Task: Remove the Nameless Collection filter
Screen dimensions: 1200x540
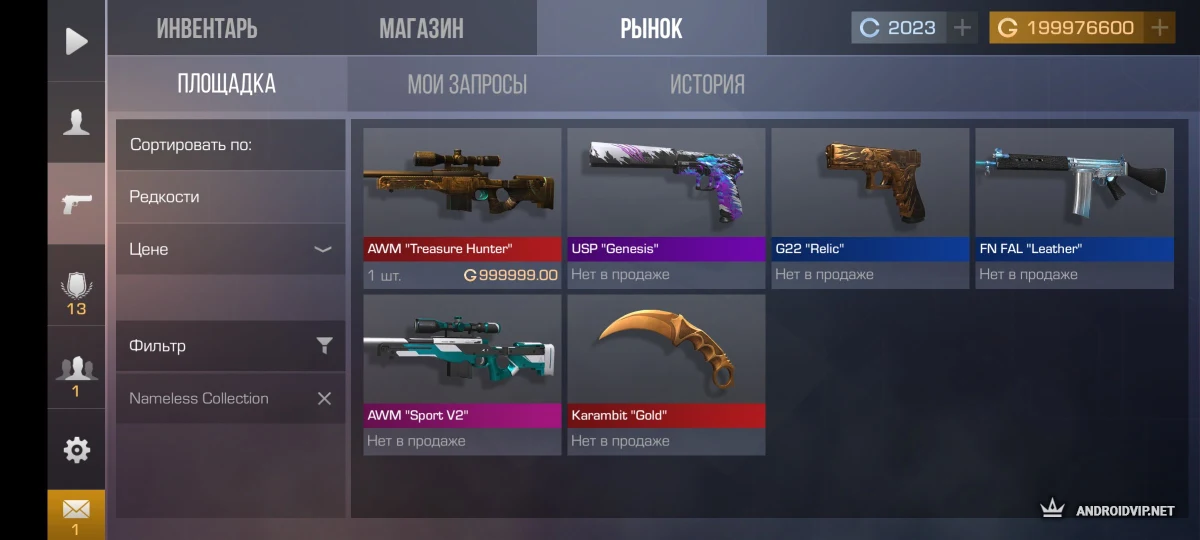Action: point(324,398)
